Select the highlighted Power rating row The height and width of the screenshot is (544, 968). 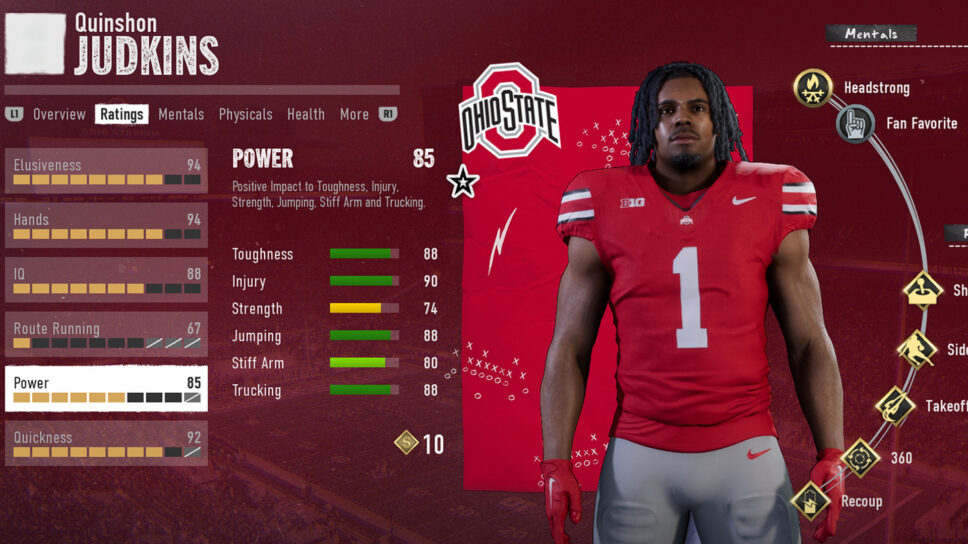point(106,388)
